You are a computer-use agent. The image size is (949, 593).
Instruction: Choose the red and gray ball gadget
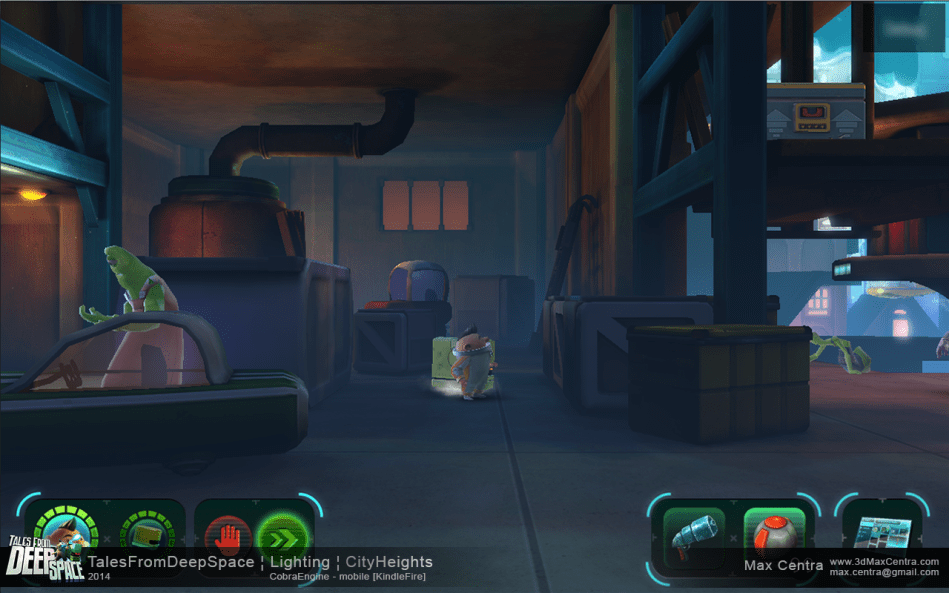tap(774, 535)
